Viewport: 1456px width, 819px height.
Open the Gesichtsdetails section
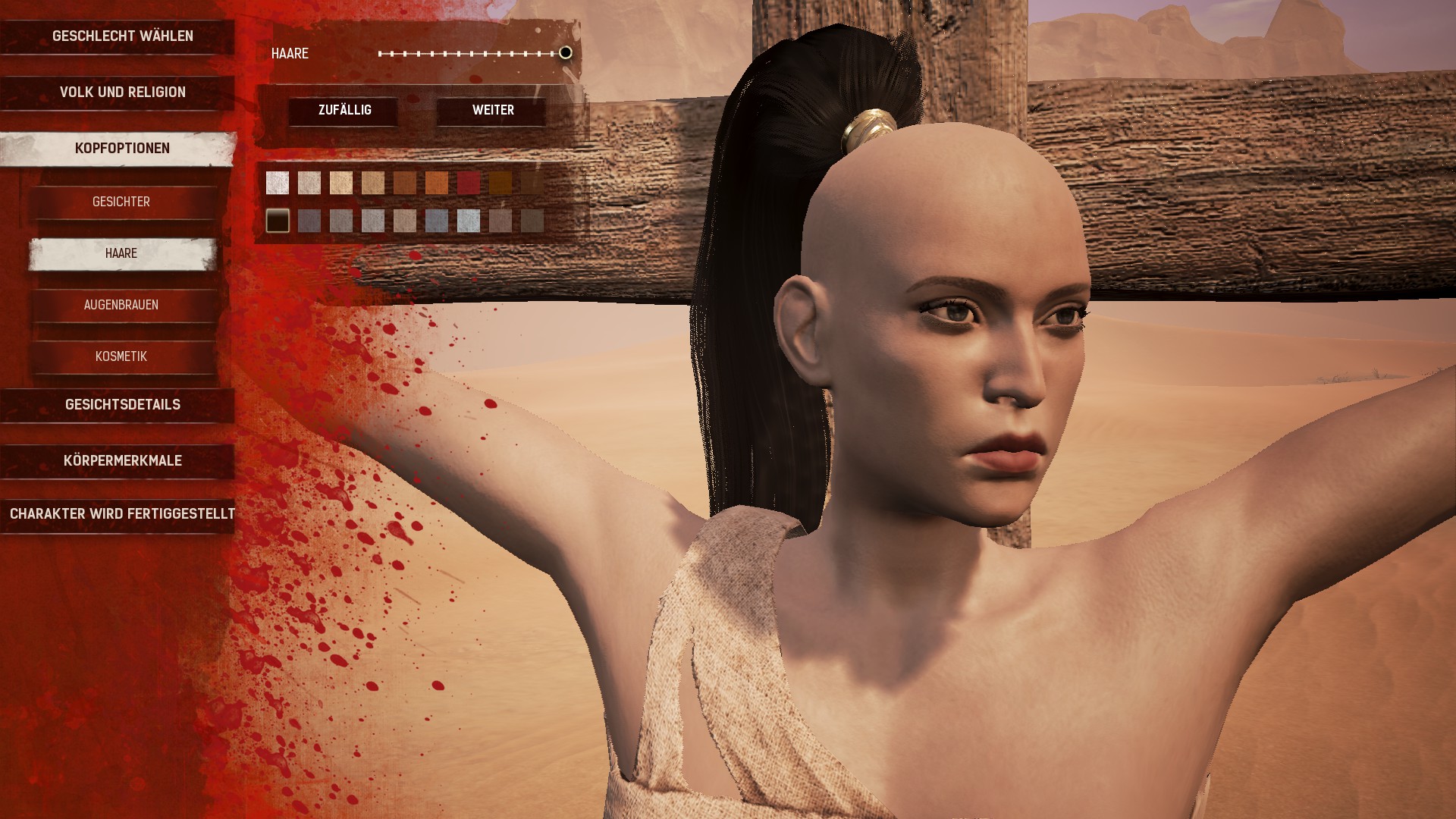pos(122,405)
